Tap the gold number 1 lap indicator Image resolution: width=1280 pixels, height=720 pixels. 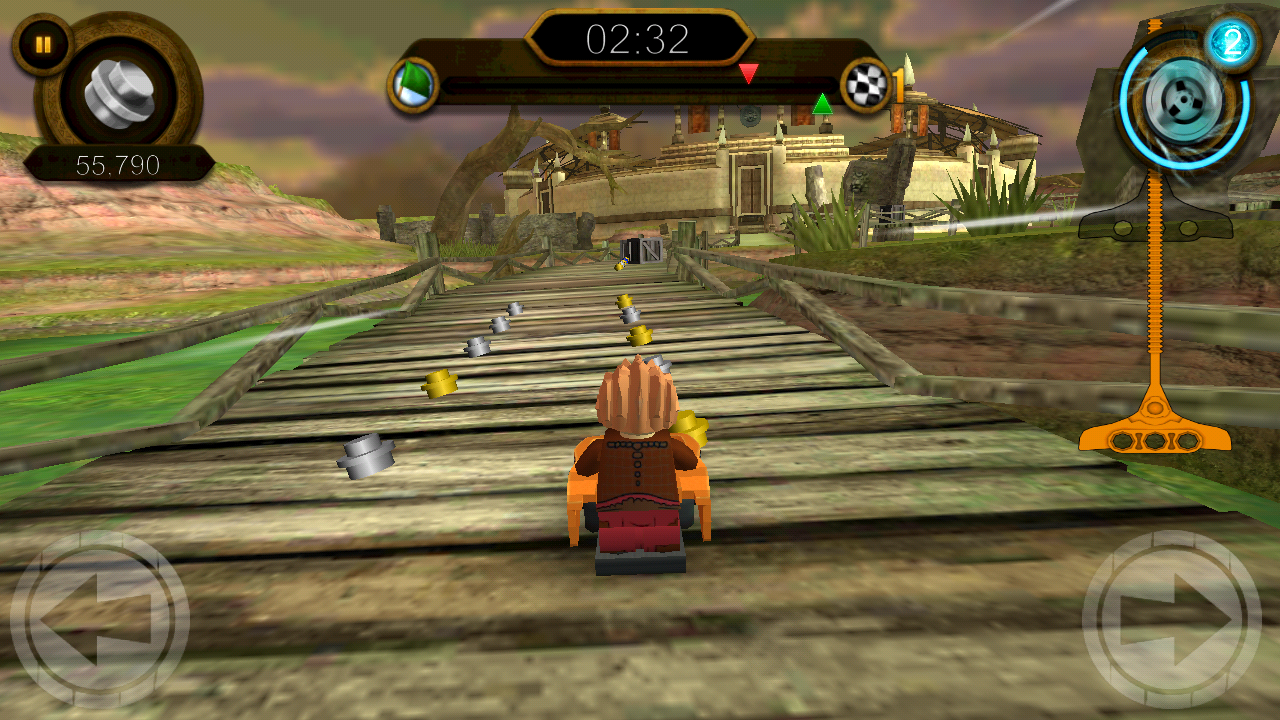coord(901,86)
